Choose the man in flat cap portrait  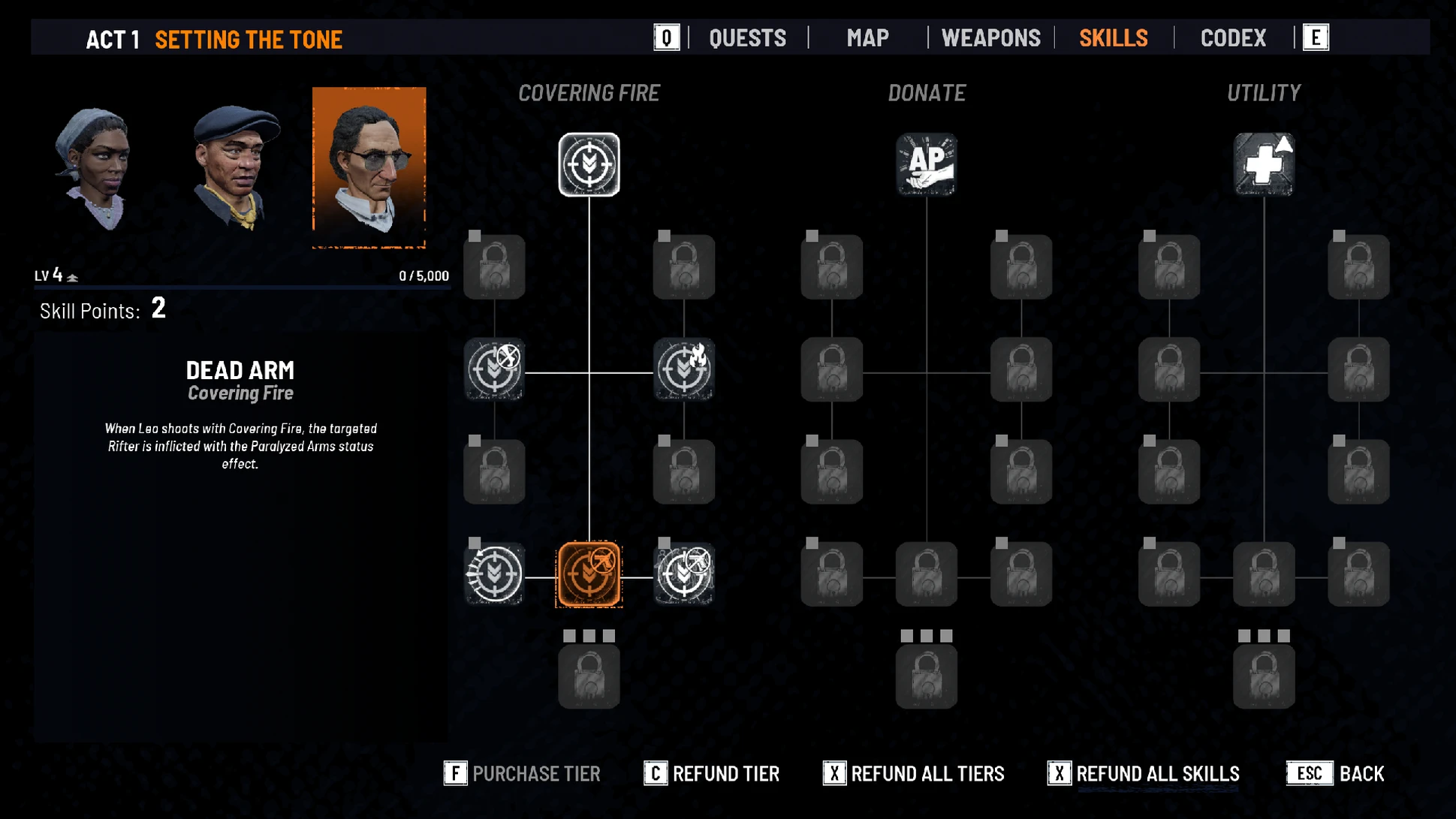click(x=235, y=167)
